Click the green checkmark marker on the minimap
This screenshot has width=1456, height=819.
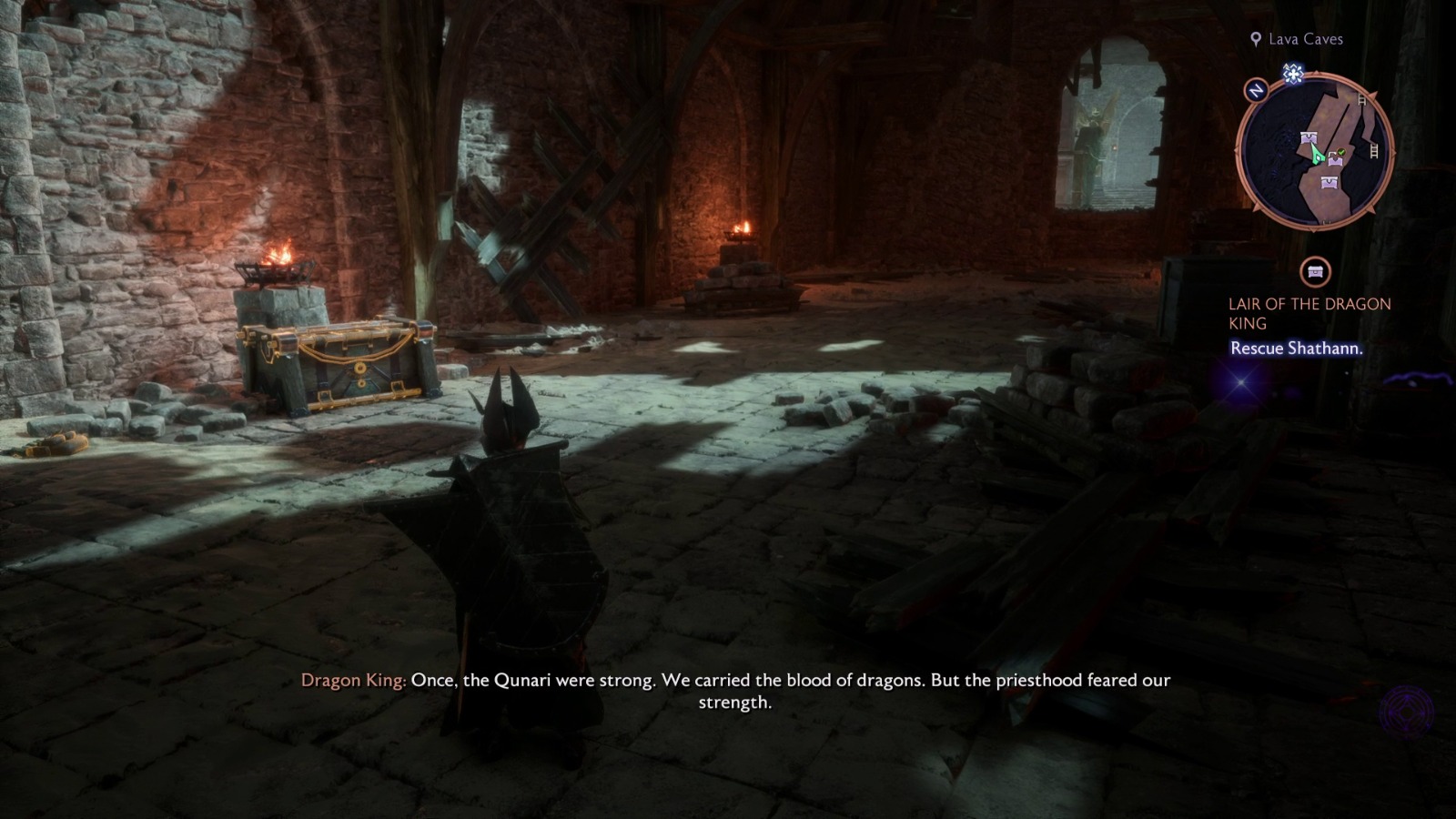tap(1340, 154)
